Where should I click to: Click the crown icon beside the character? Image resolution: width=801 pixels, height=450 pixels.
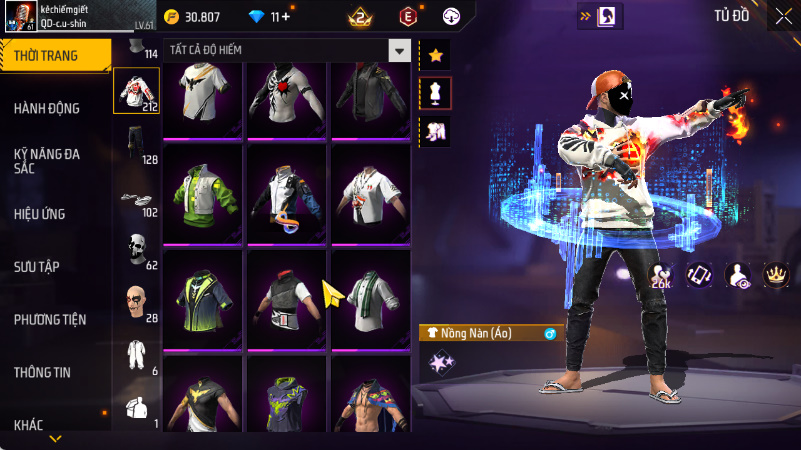tap(774, 274)
